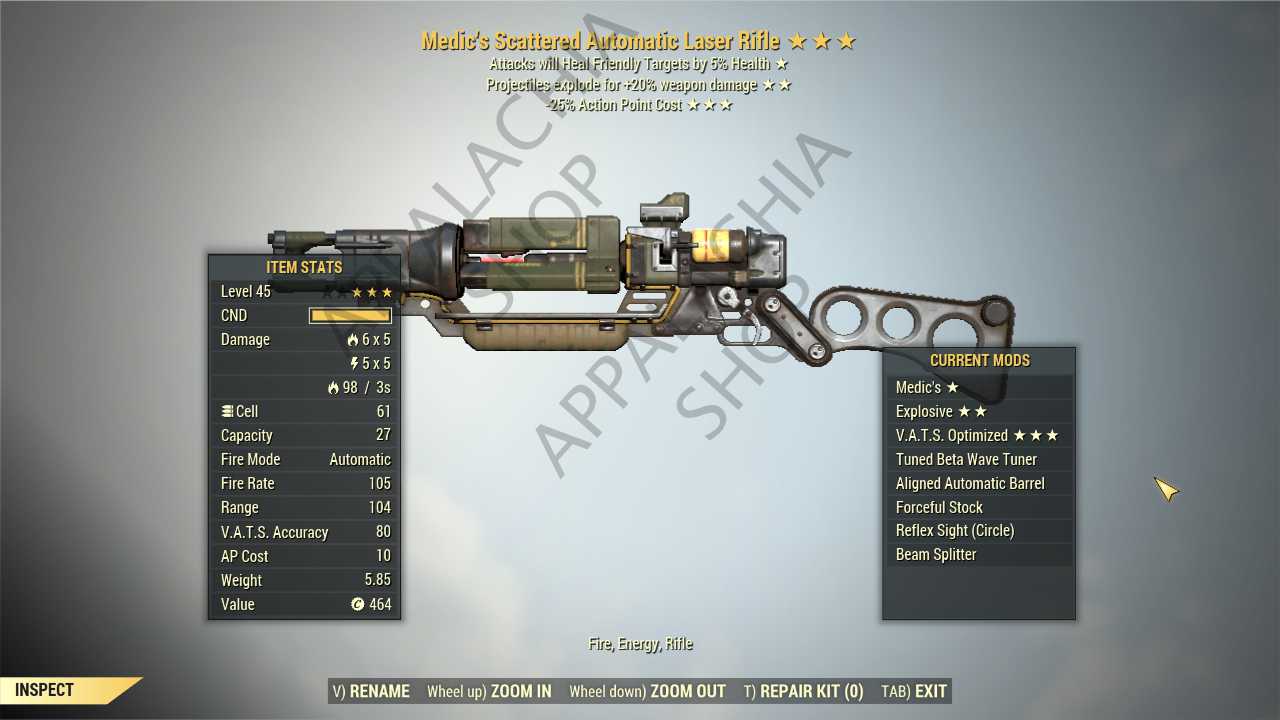Viewport: 1280px width, 720px height.
Task: Toggle the Reflex Sight (Circle) mod
Action: point(954,530)
